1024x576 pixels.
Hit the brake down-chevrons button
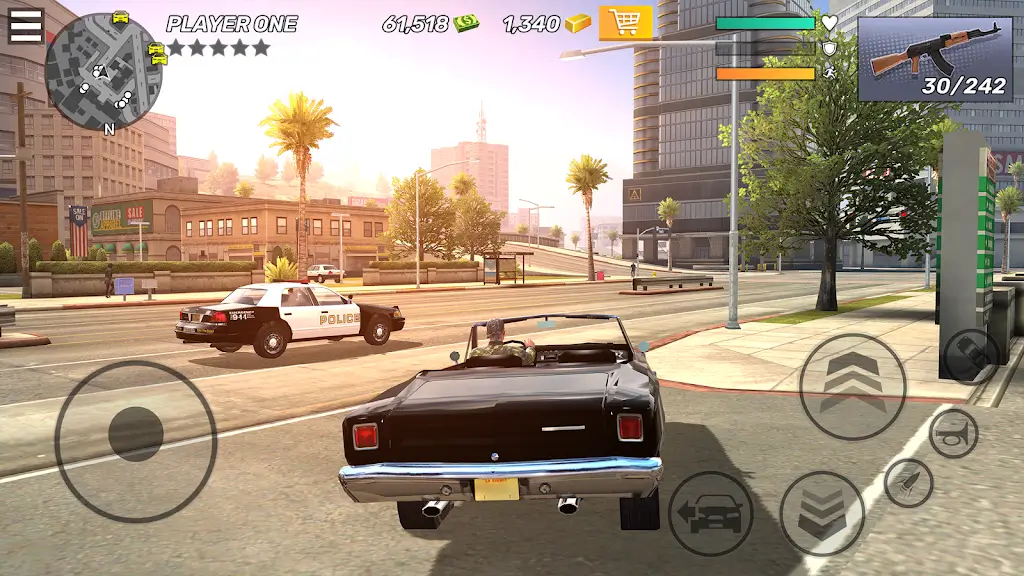click(x=822, y=514)
